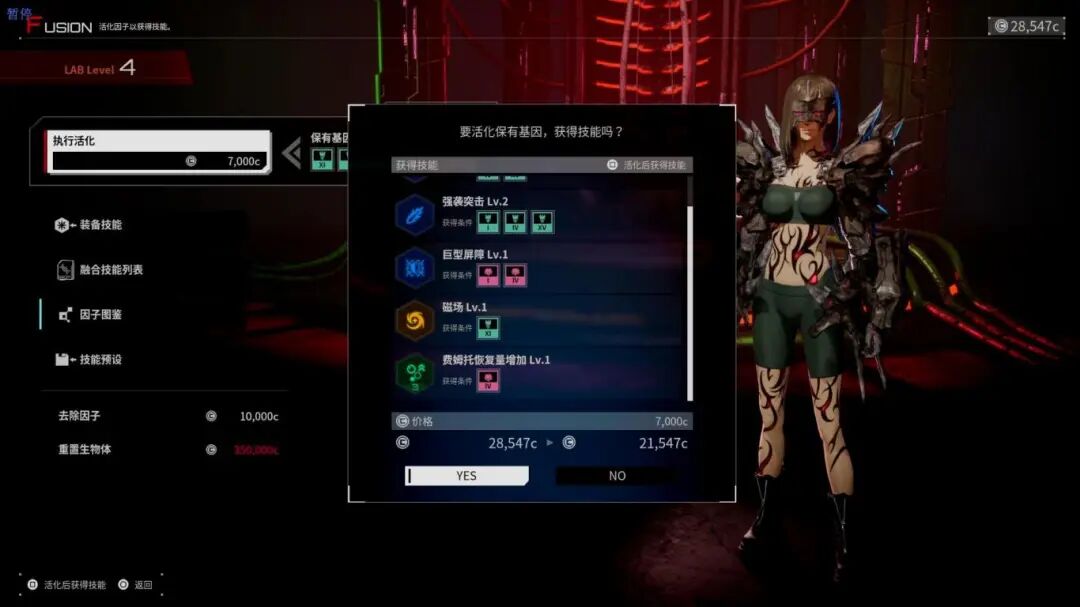Select the 费姆托恢复量增加 Lv.1 skill row

pyautogui.click(x=540, y=373)
